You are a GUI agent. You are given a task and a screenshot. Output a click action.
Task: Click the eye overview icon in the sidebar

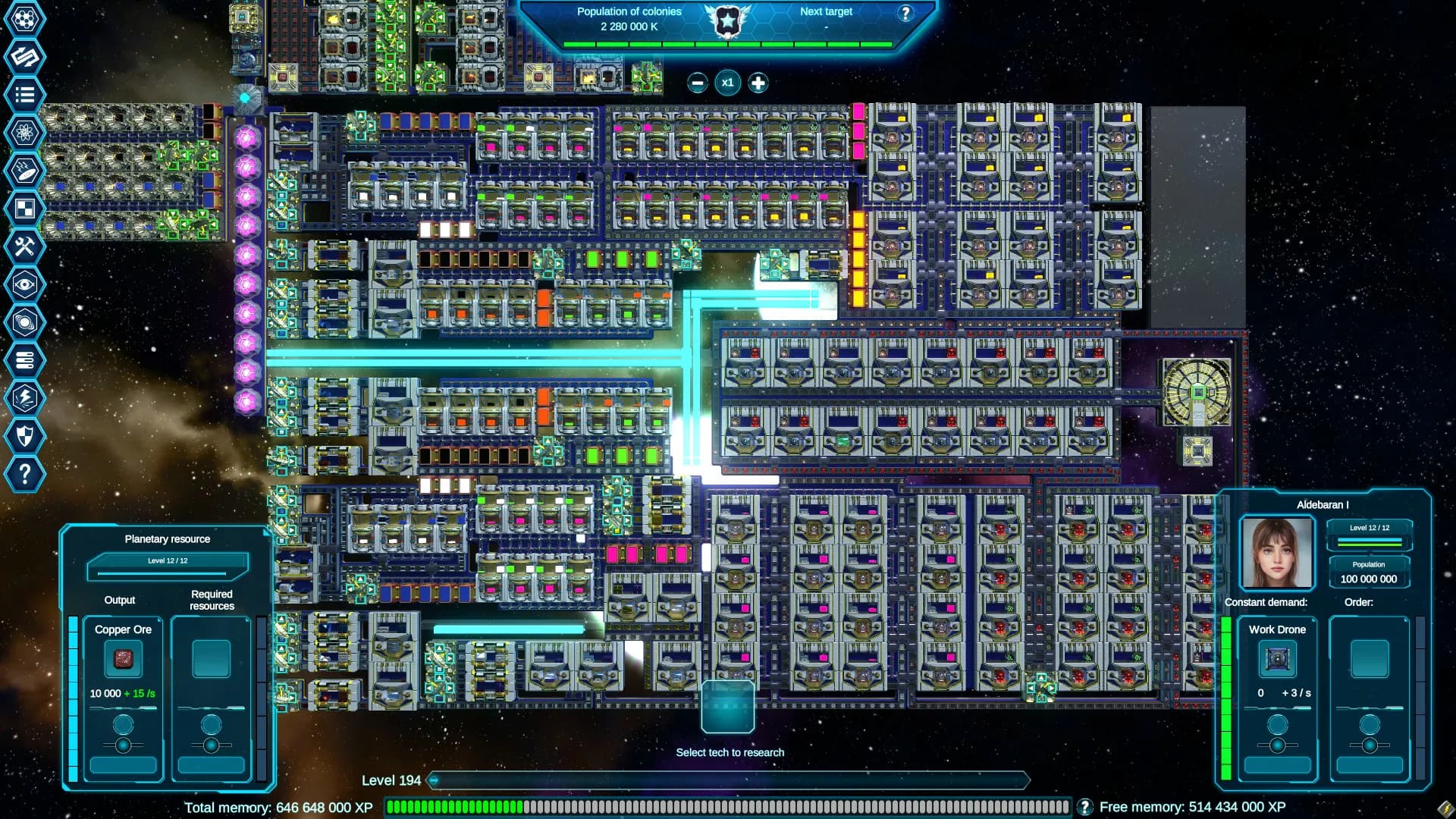pos(25,284)
